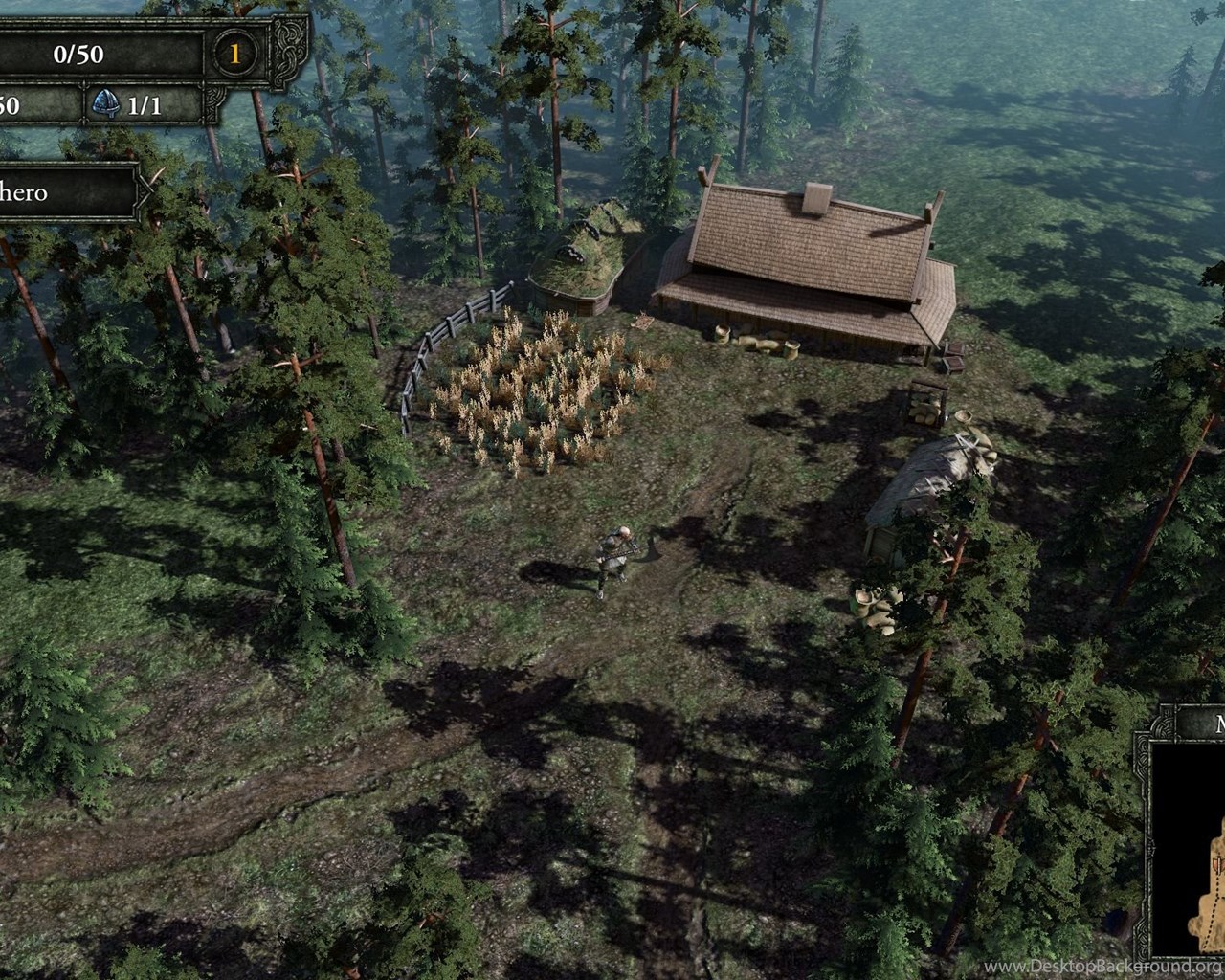
Task: Select the hero panel button
Action: [x=67, y=192]
